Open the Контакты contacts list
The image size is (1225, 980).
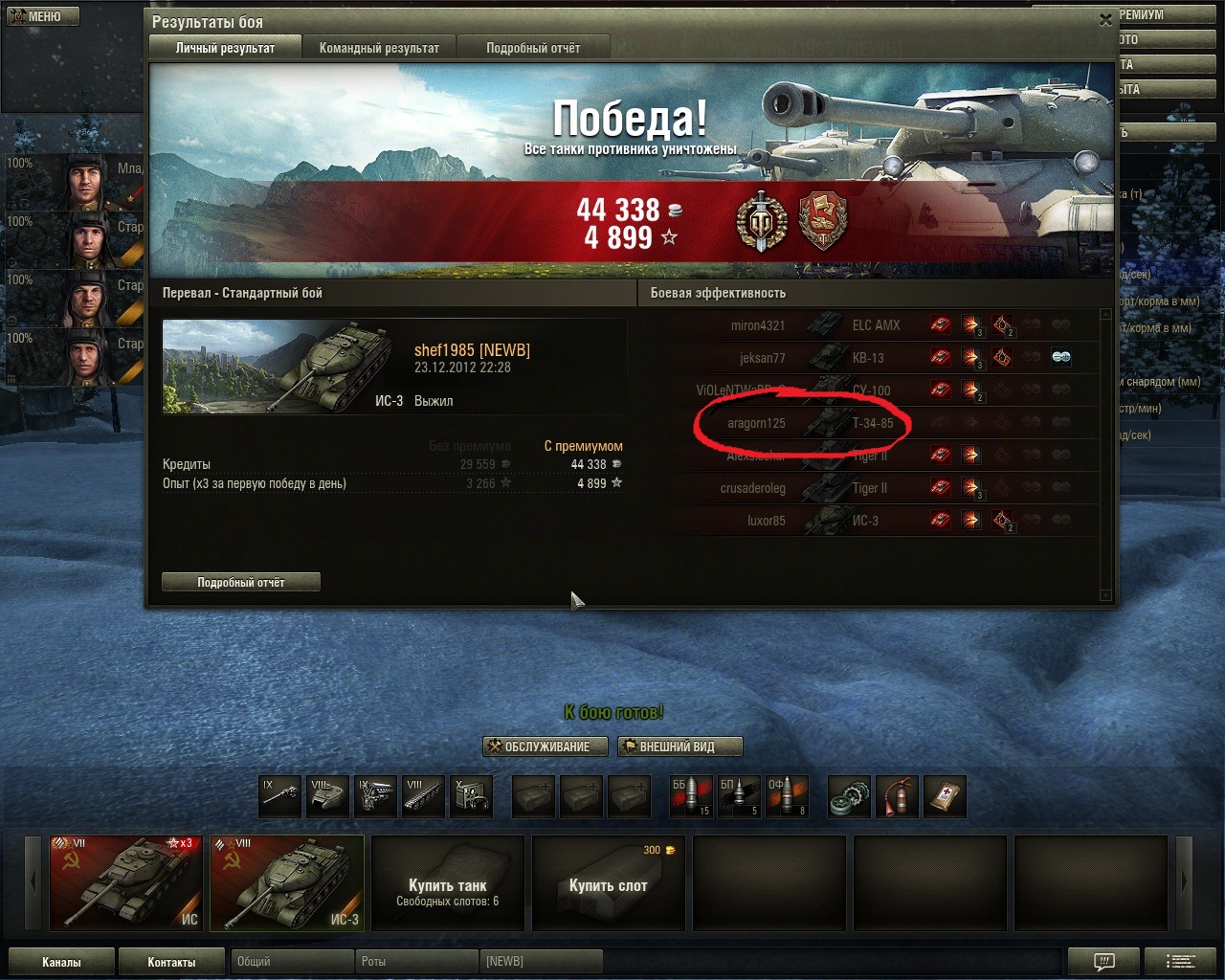click(171, 962)
